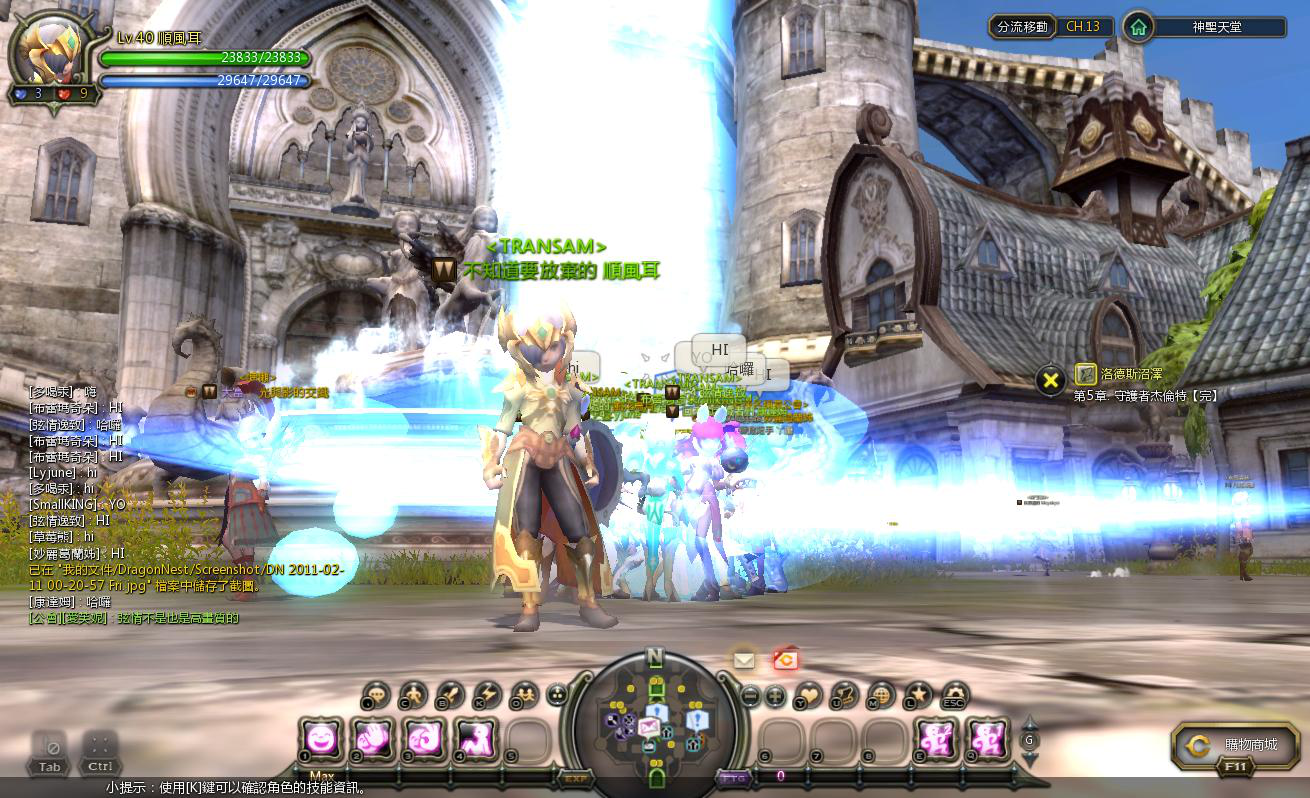Show the skills lightning bolt menu icon
The height and width of the screenshot is (798, 1310).
coord(487,694)
